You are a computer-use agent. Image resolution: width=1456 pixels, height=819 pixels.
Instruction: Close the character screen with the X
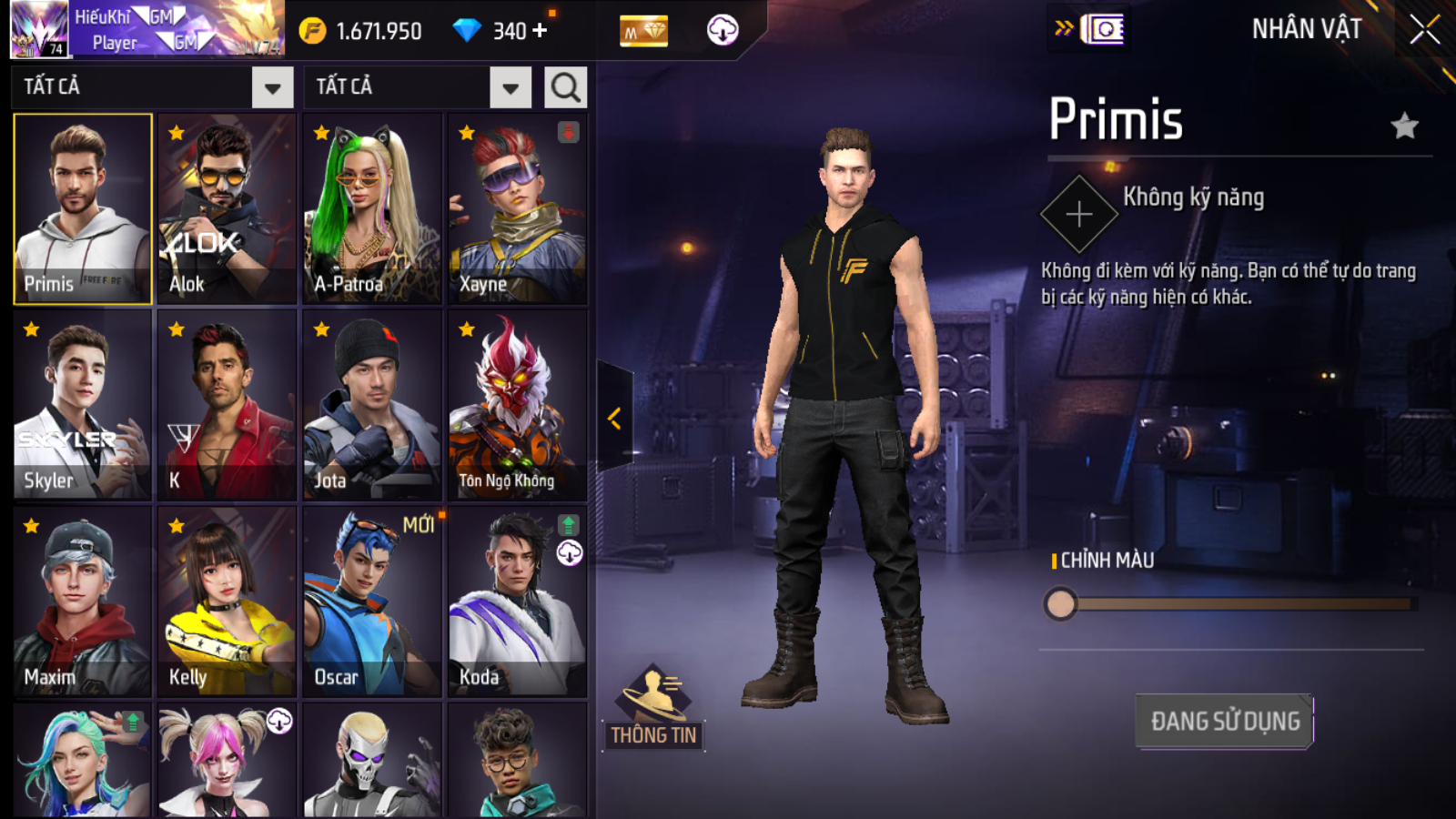point(1424,30)
